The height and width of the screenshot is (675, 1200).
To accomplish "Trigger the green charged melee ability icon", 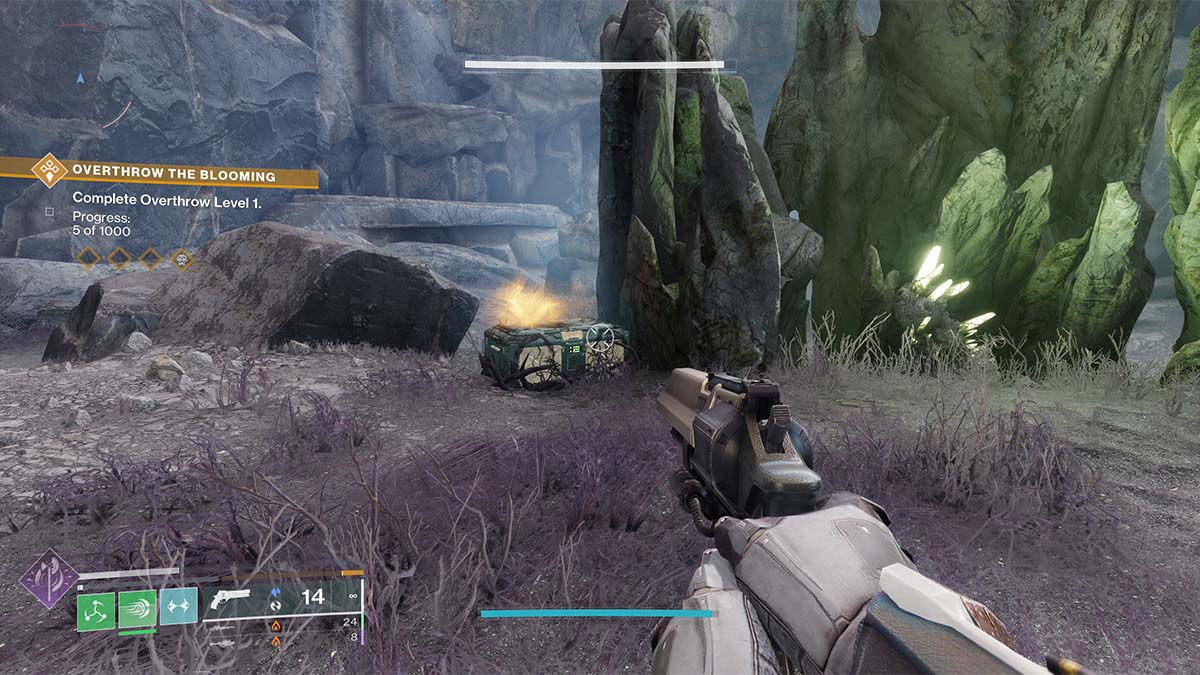I will 137,609.
